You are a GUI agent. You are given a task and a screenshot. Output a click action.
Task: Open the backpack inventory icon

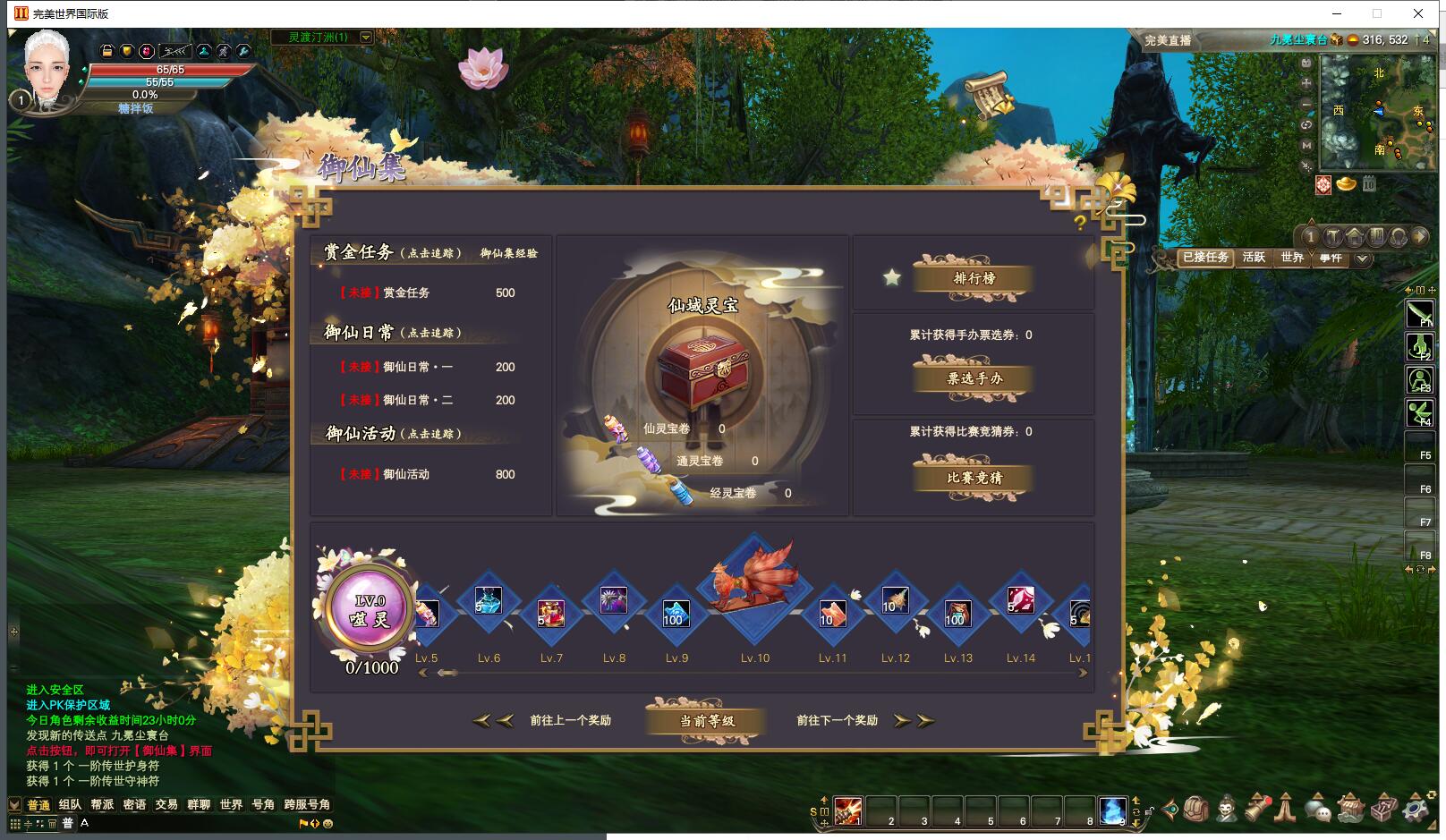tap(1194, 810)
